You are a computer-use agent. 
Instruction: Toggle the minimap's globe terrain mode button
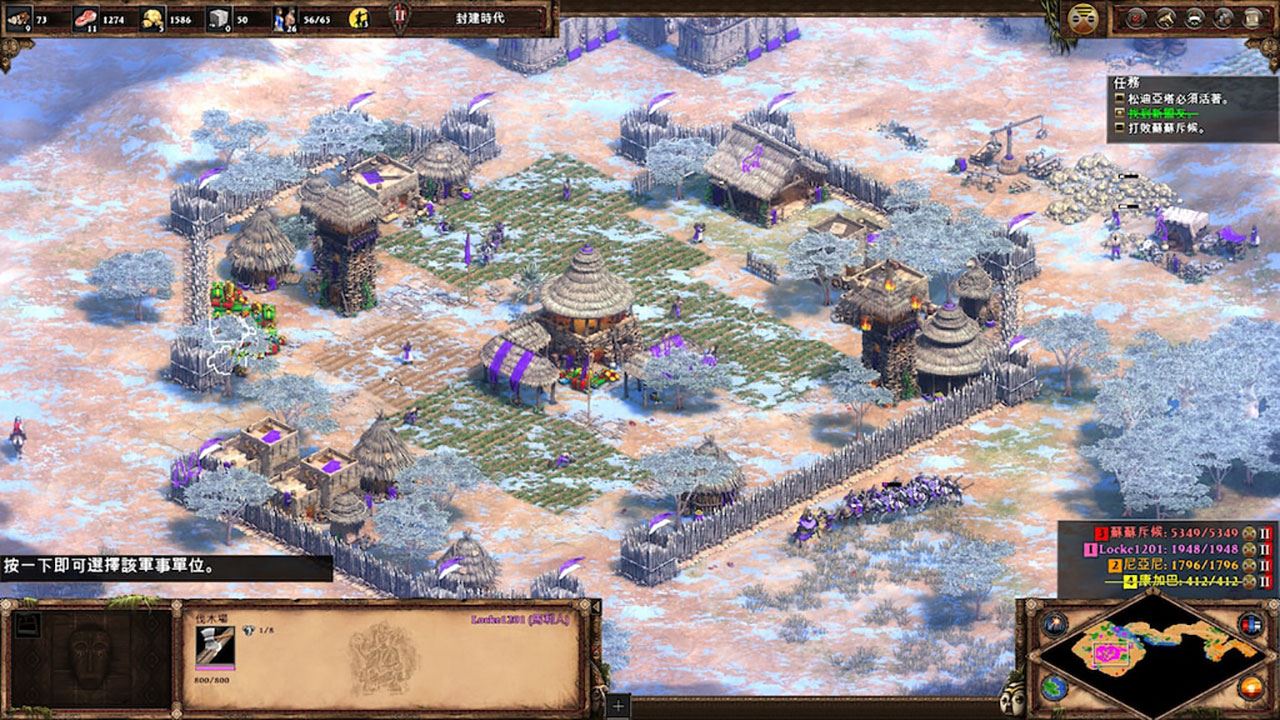[1052, 688]
